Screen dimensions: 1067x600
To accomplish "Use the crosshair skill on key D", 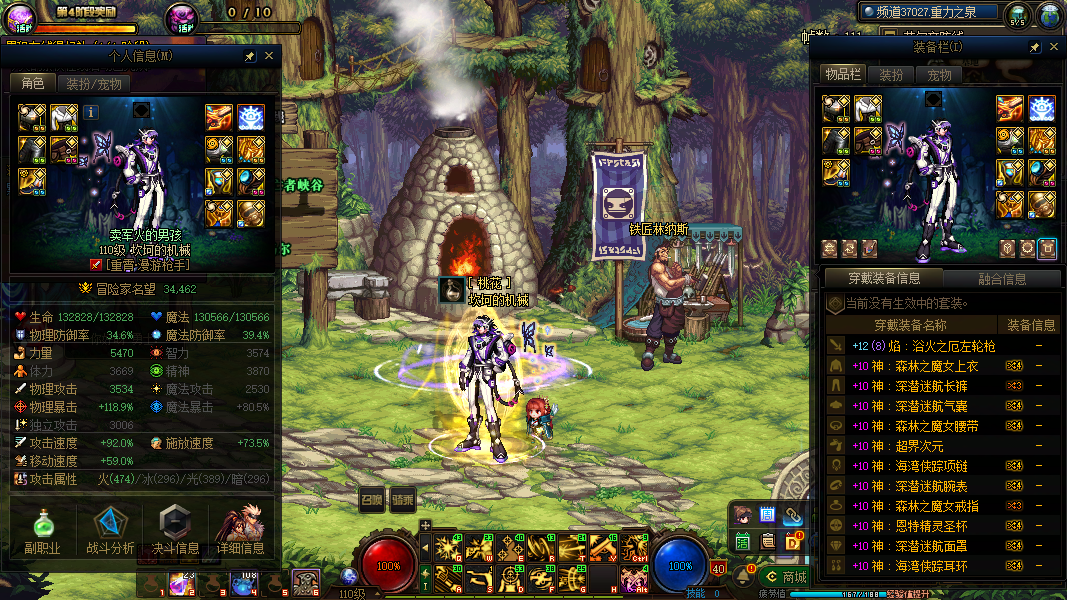I will pos(511,579).
